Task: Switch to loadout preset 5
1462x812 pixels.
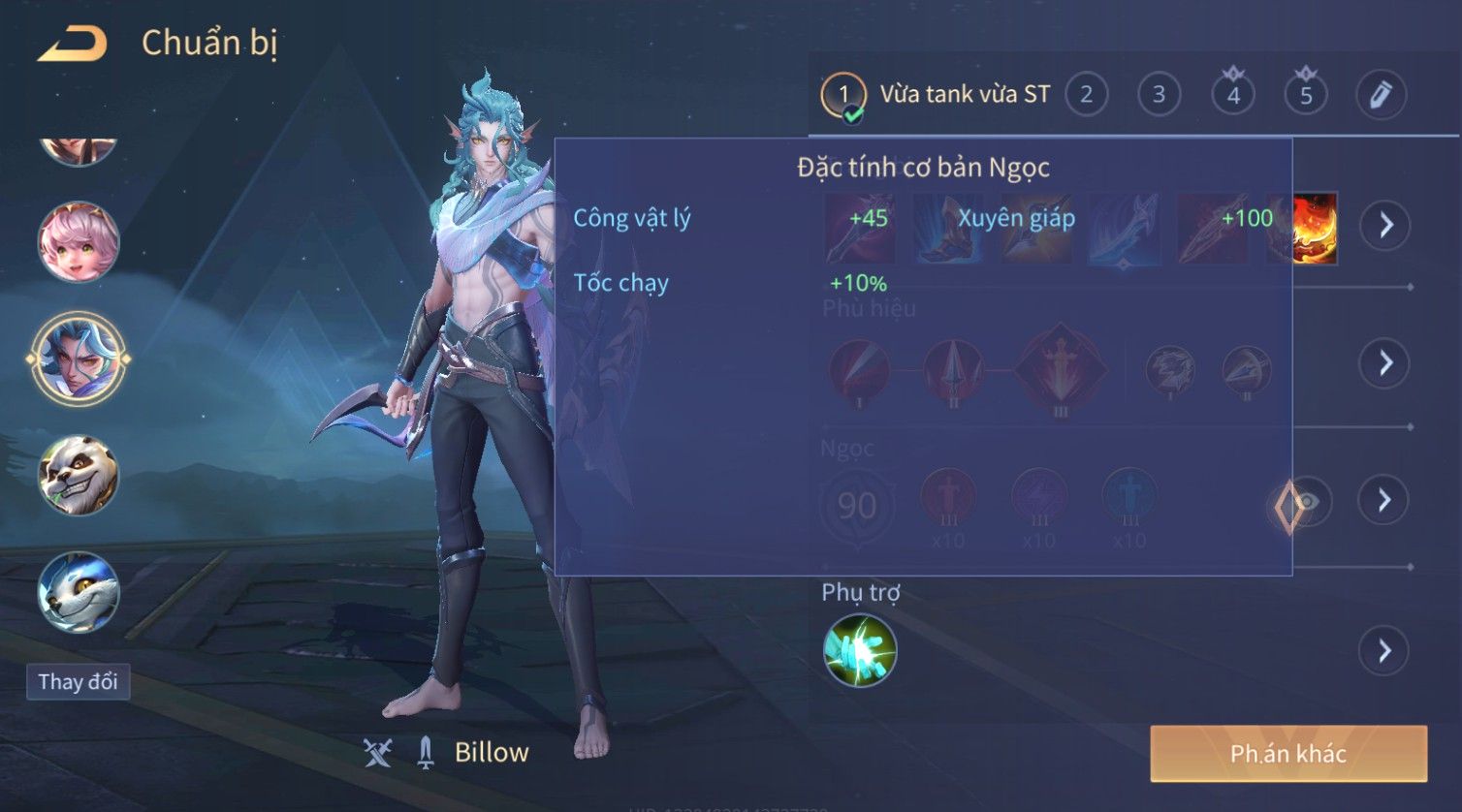Action: pyautogui.click(x=1306, y=95)
